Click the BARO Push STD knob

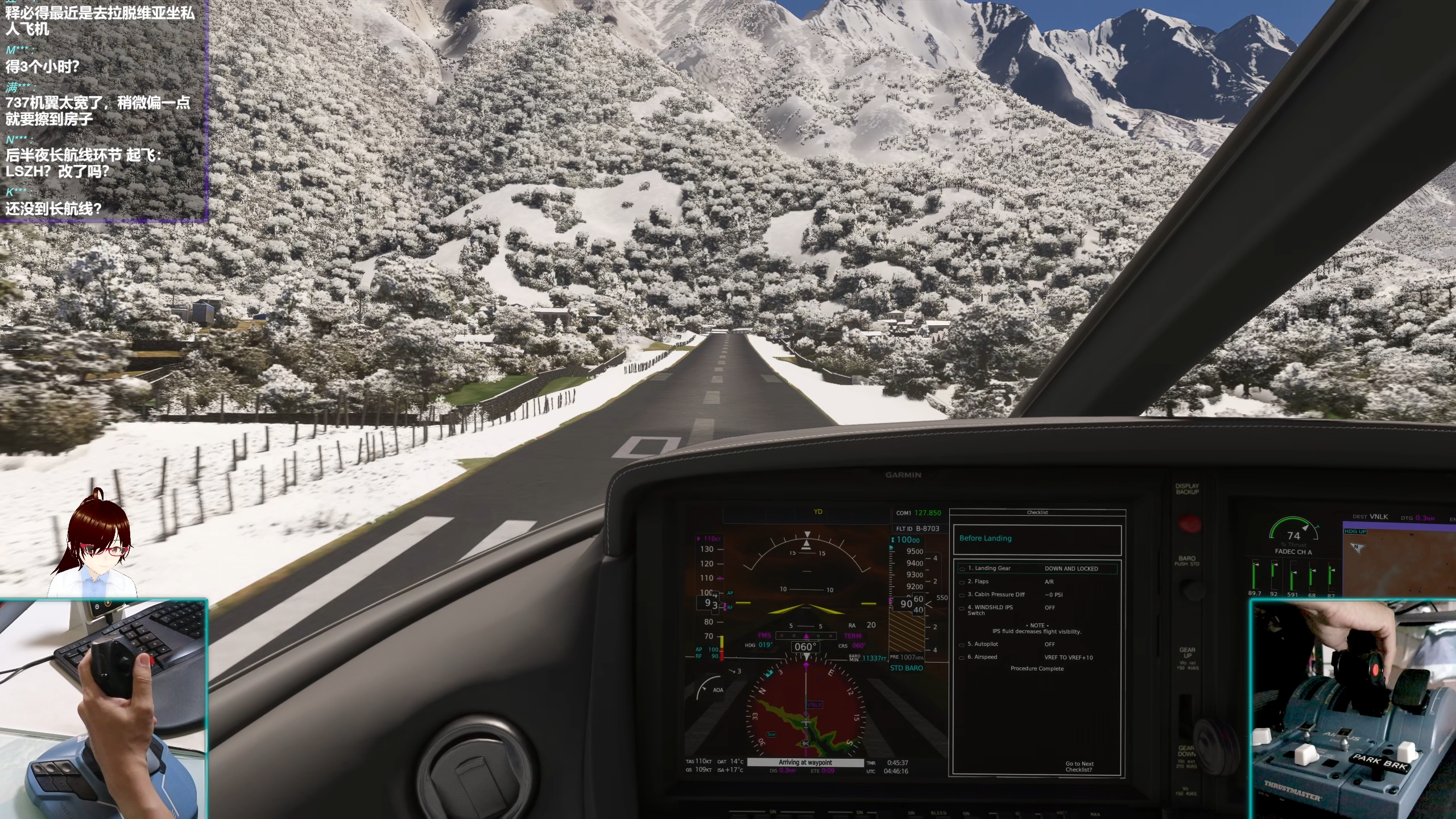(1189, 588)
